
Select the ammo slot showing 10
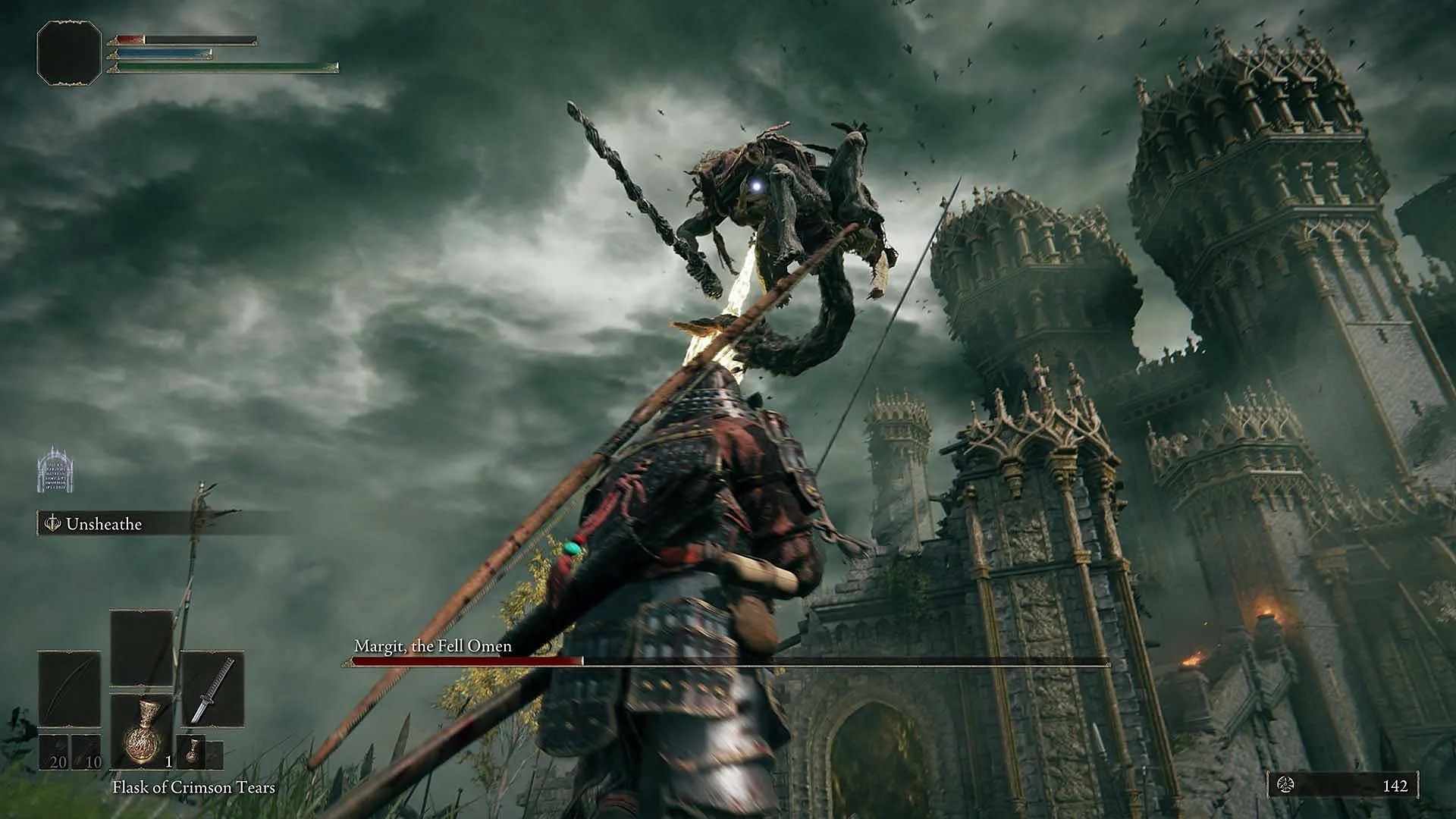pyautogui.click(x=86, y=752)
